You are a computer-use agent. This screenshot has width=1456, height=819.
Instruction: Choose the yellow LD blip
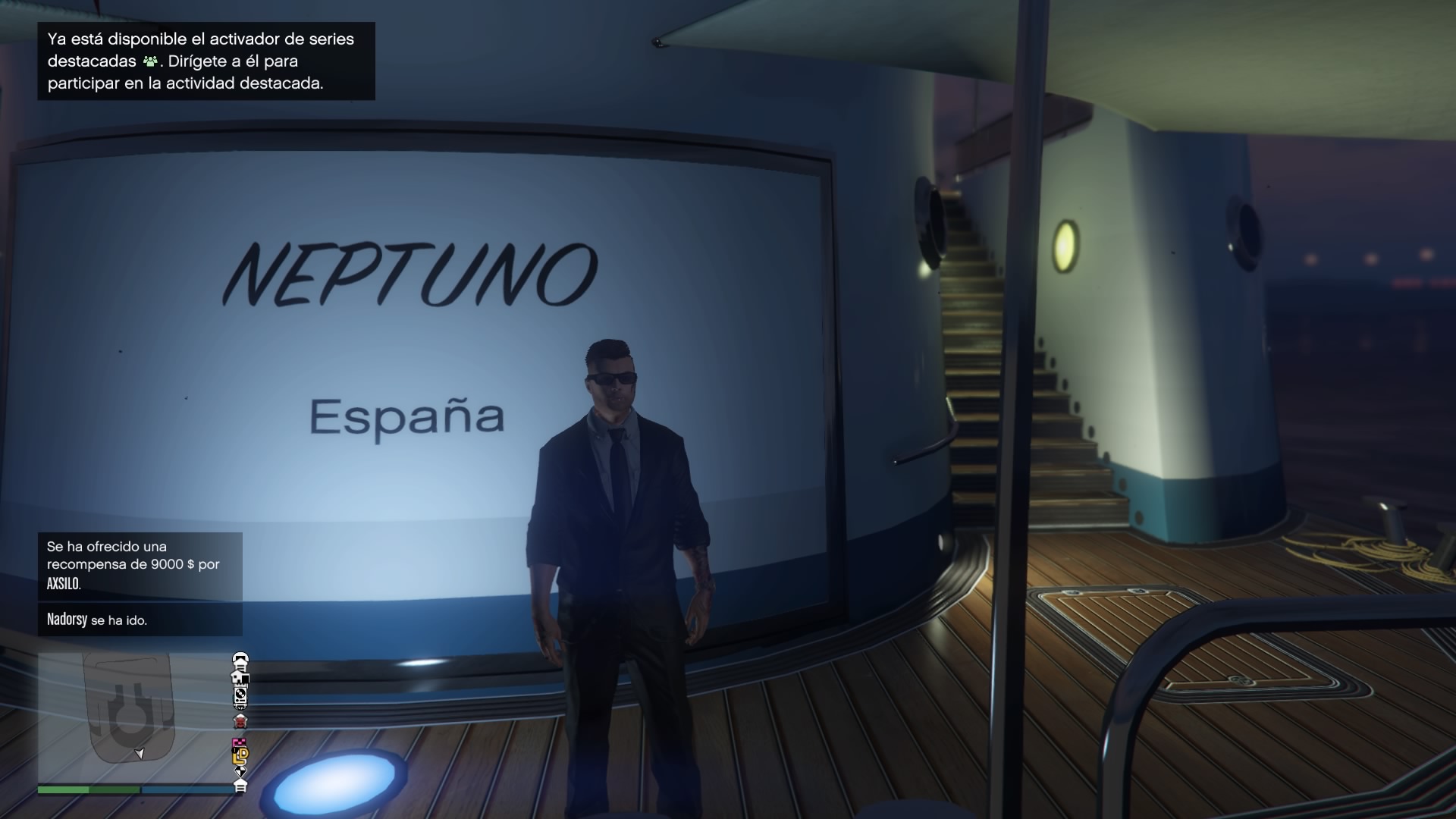coord(240,755)
